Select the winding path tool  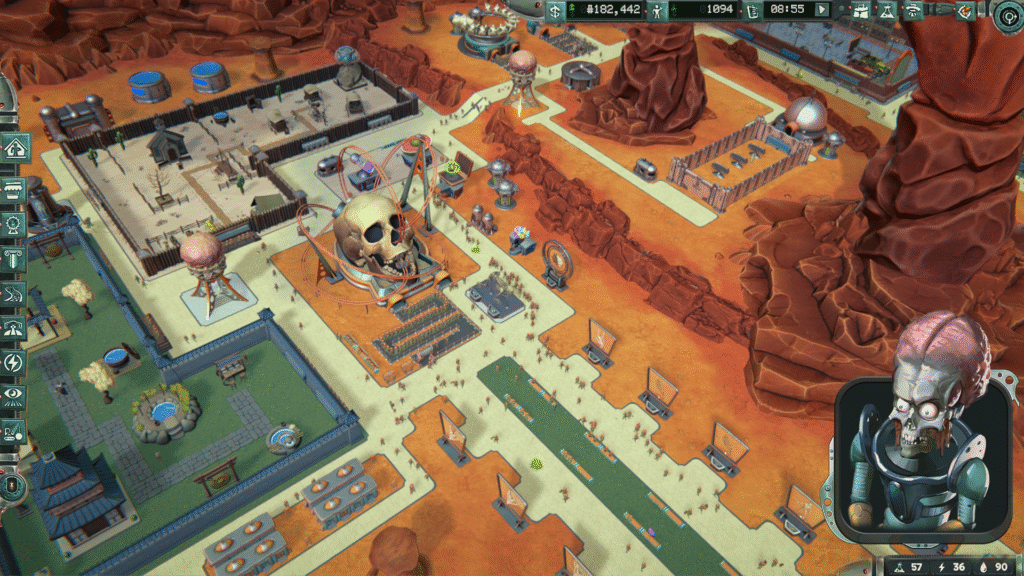(16, 293)
